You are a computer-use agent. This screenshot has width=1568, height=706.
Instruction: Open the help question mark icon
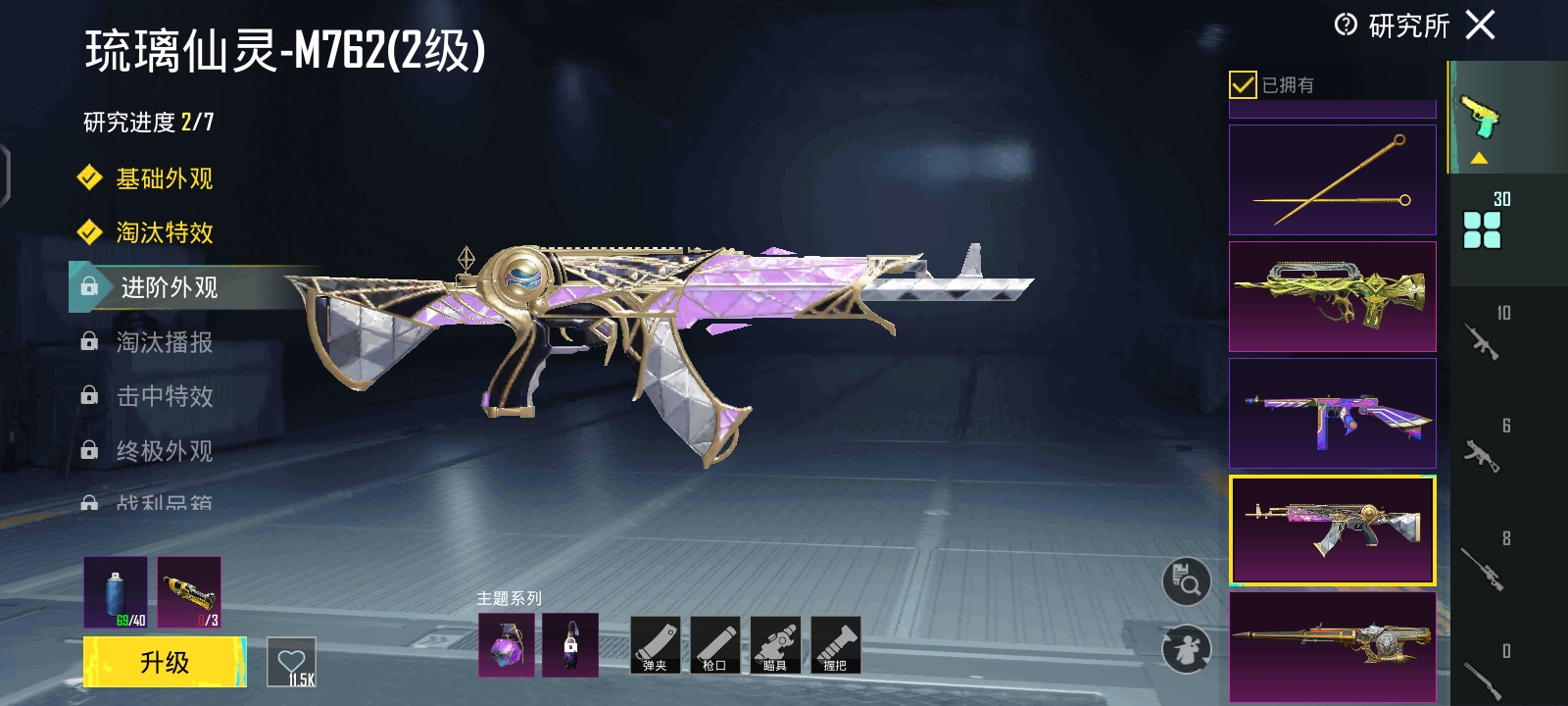pos(1346,25)
